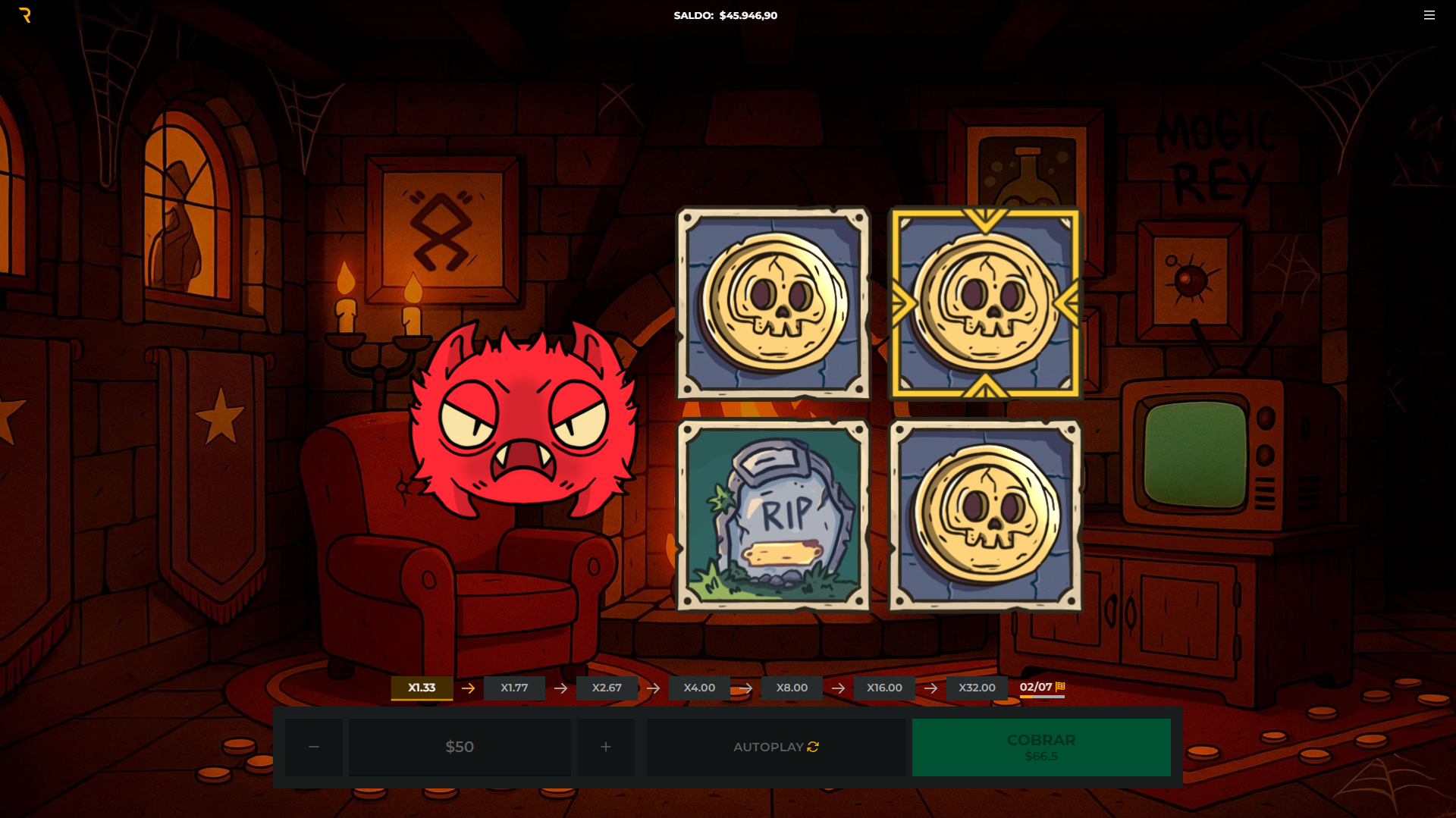Click the orange R logo

click(26, 15)
